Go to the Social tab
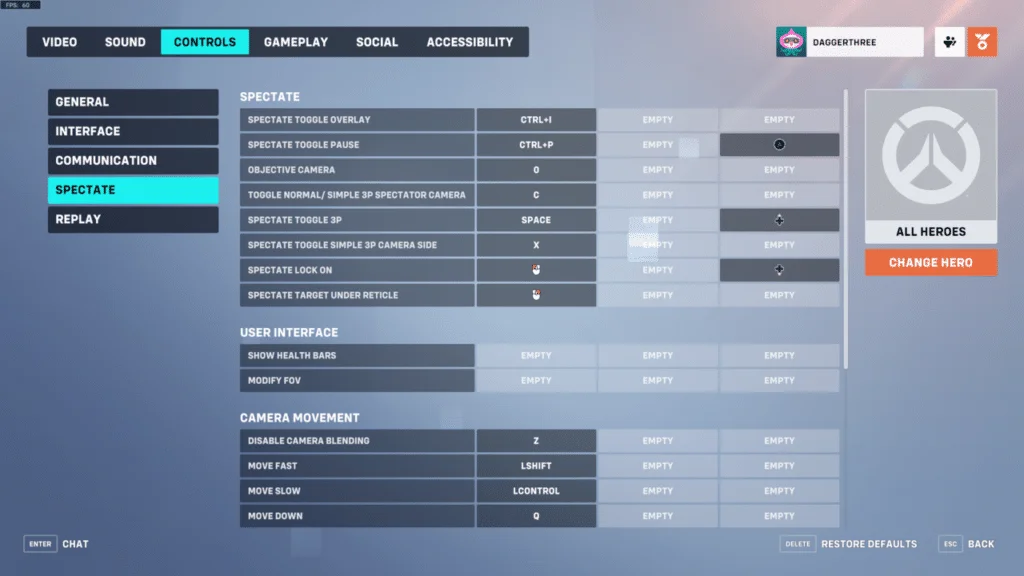The height and width of the screenshot is (576, 1024). click(x=377, y=42)
